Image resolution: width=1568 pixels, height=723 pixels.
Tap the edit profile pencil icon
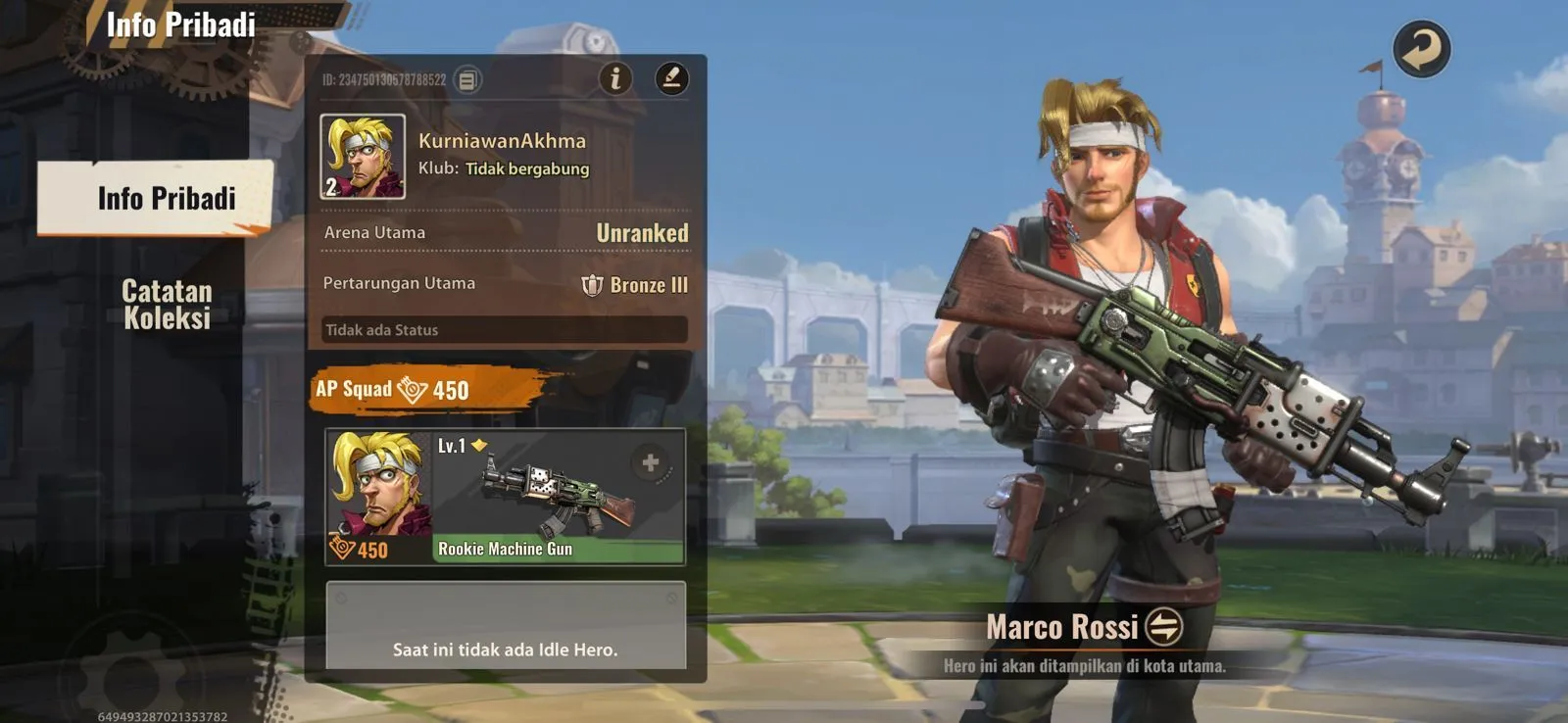click(671, 78)
